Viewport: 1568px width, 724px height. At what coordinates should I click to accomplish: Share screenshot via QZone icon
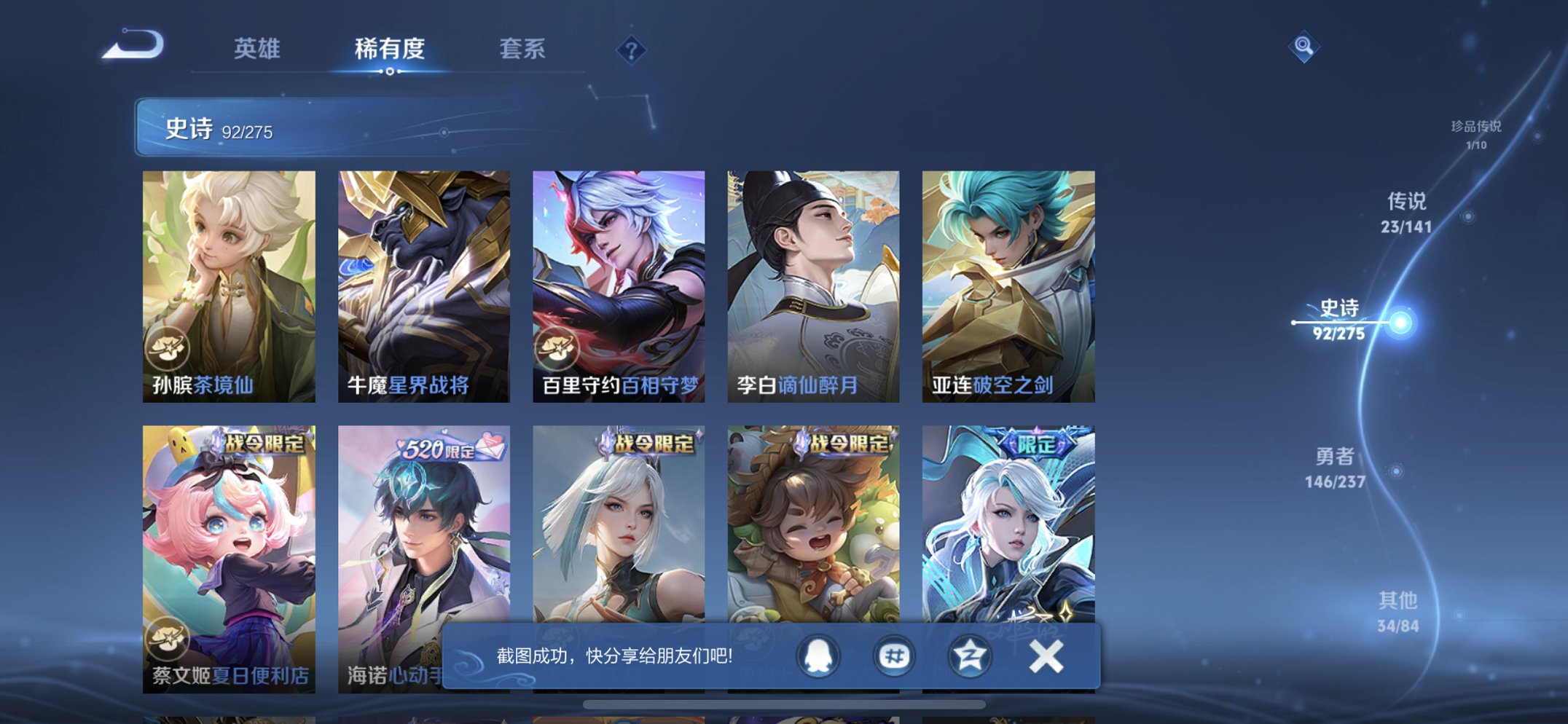tap(969, 656)
